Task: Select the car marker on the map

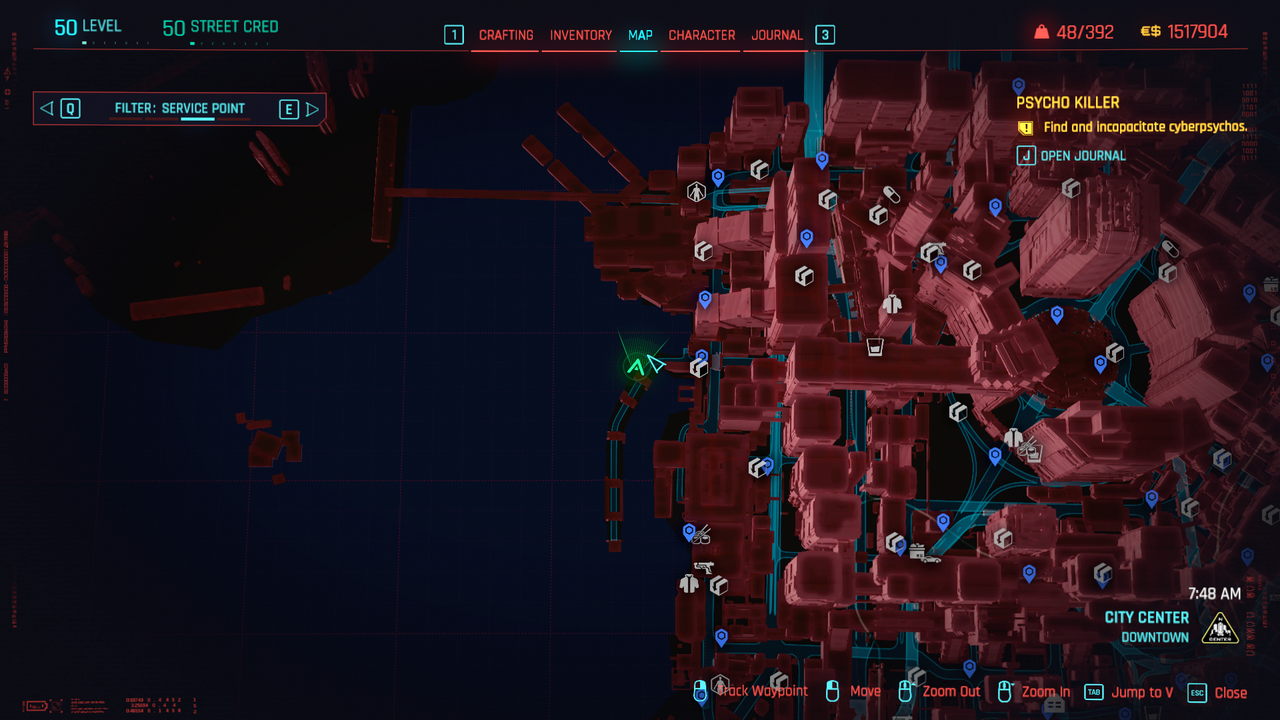Action: click(x=931, y=559)
